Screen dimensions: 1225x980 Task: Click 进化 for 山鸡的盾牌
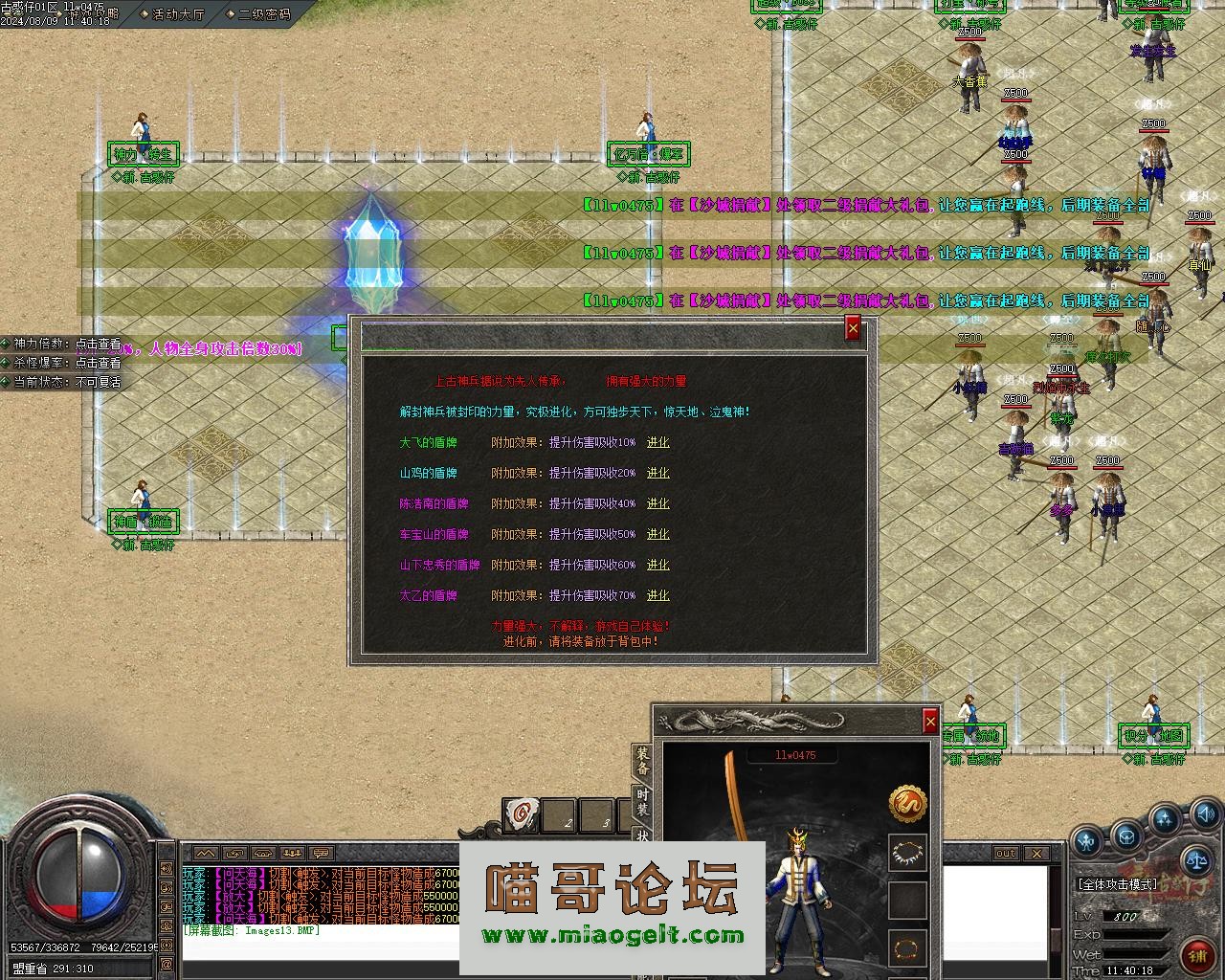coord(657,473)
